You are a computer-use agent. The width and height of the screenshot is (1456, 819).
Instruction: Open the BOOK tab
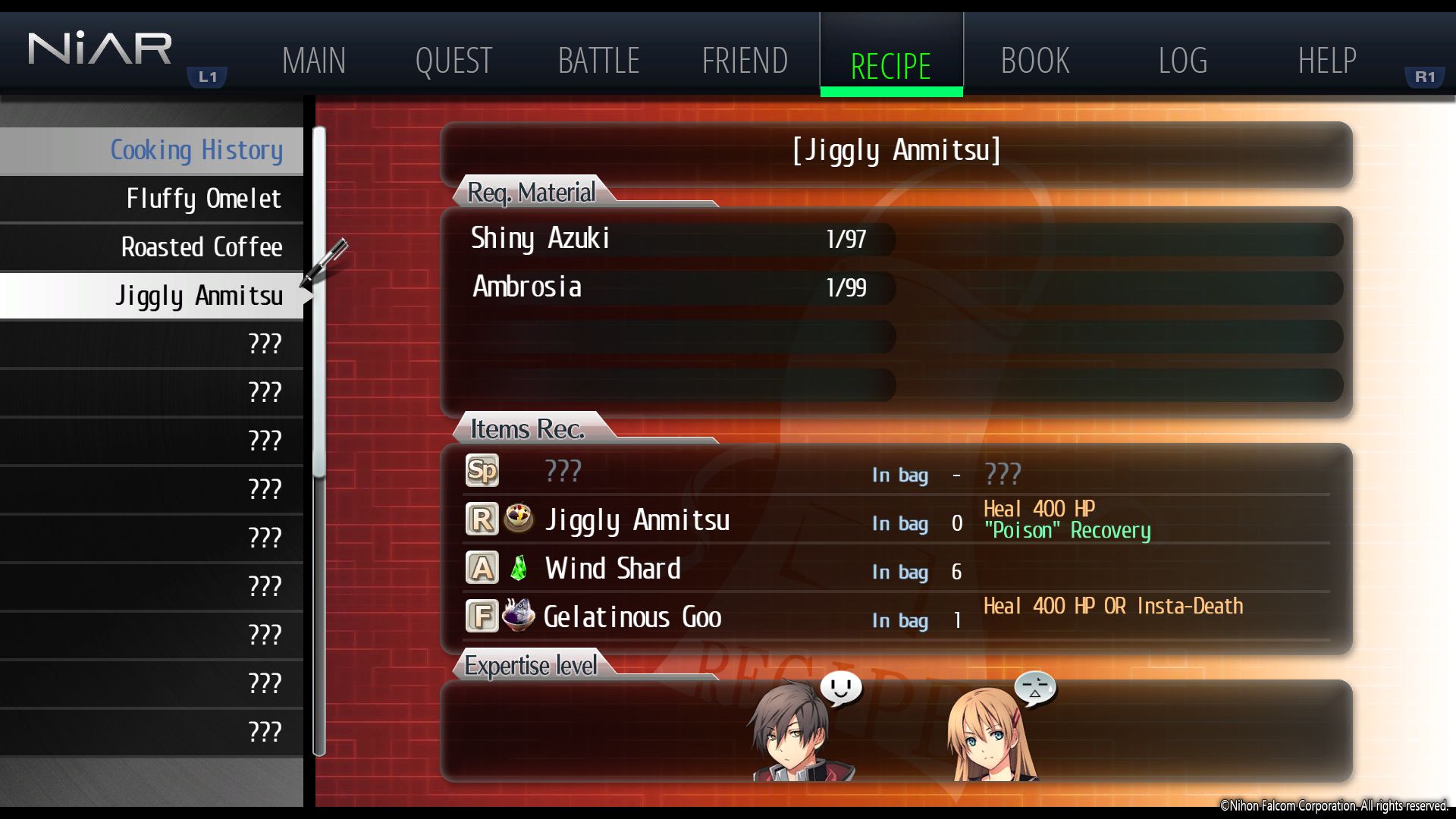[1035, 61]
